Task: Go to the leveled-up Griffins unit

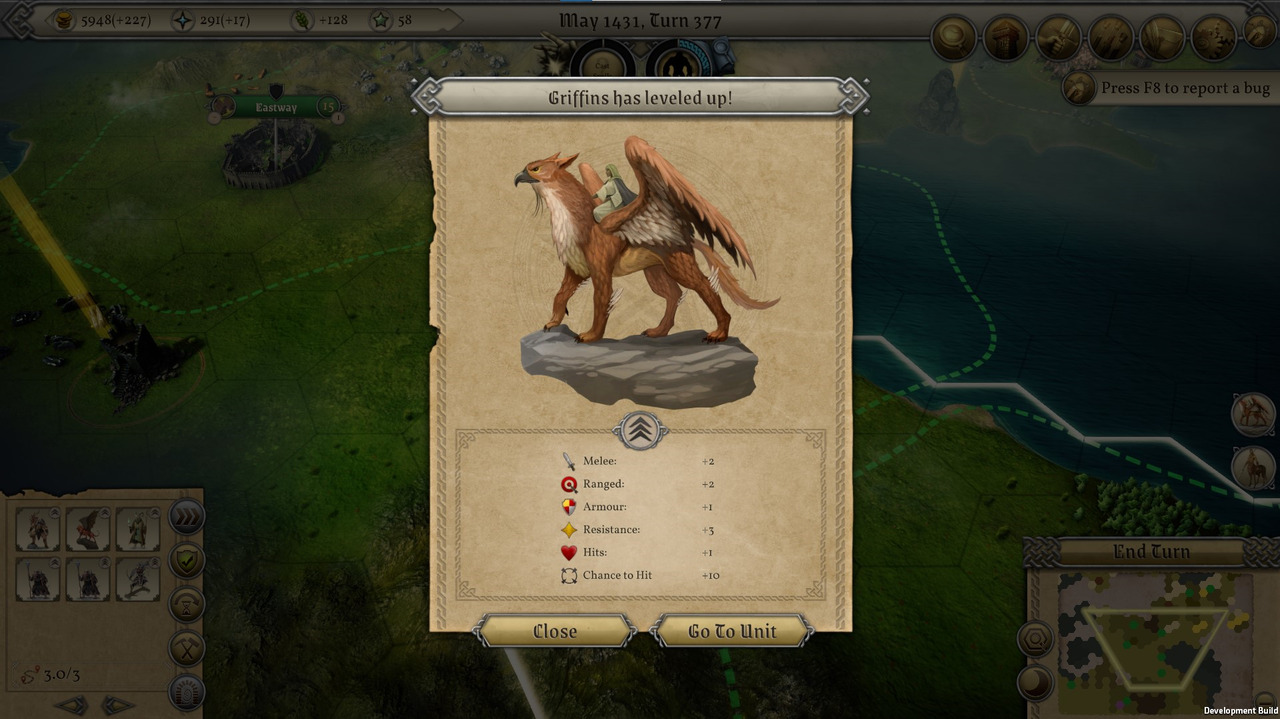Action: point(732,631)
